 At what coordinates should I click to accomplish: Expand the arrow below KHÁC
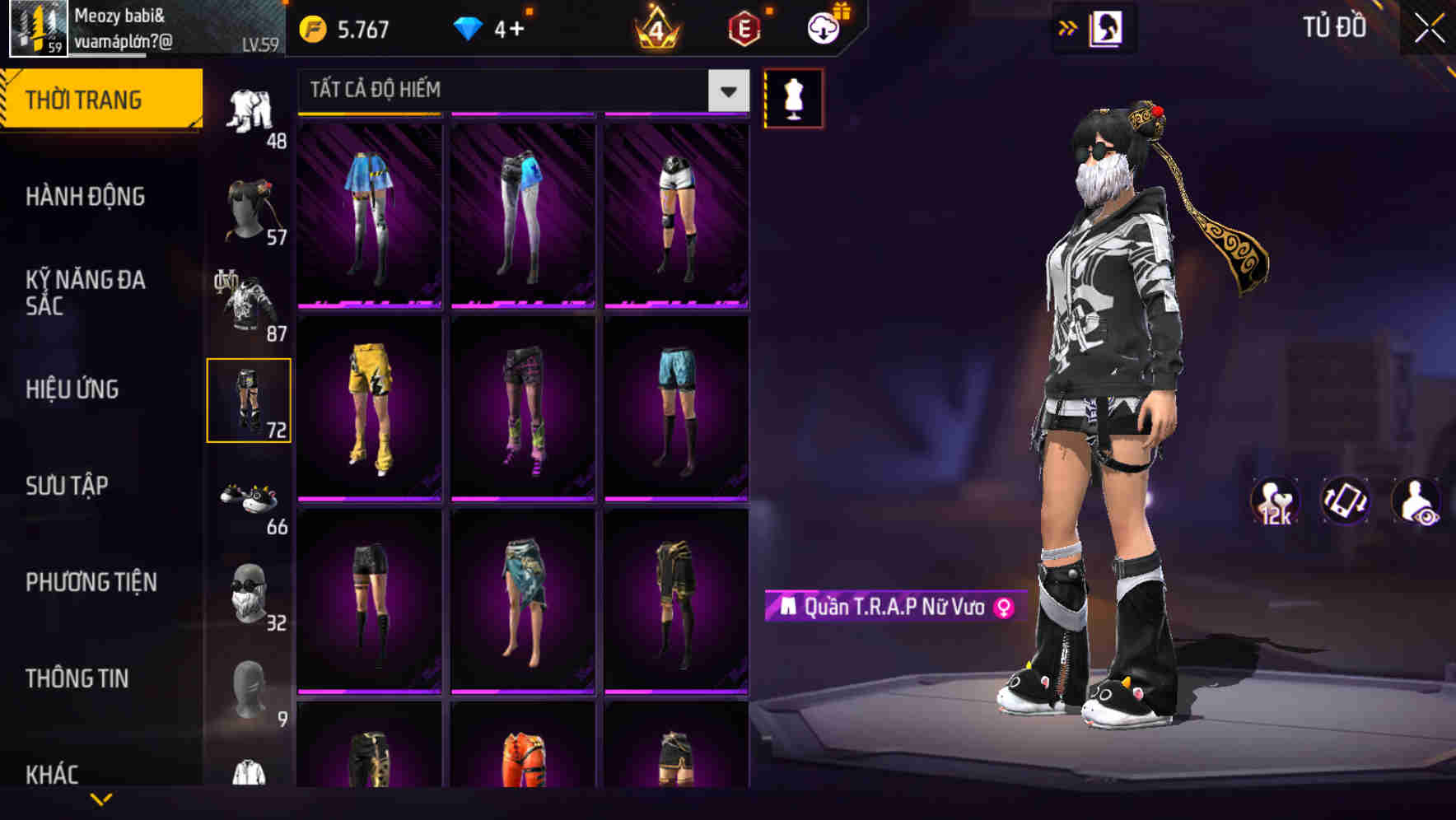coord(100,800)
